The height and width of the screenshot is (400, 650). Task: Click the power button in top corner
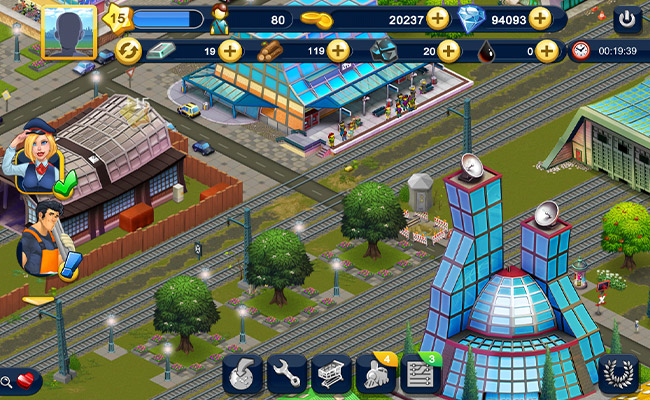point(627,18)
